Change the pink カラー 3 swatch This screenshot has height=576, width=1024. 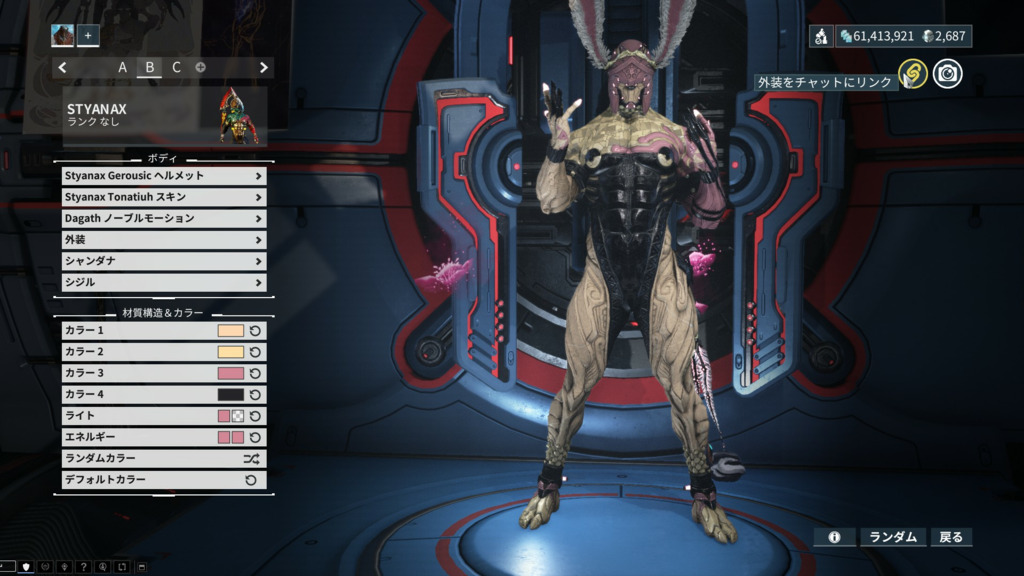pyautogui.click(x=230, y=373)
